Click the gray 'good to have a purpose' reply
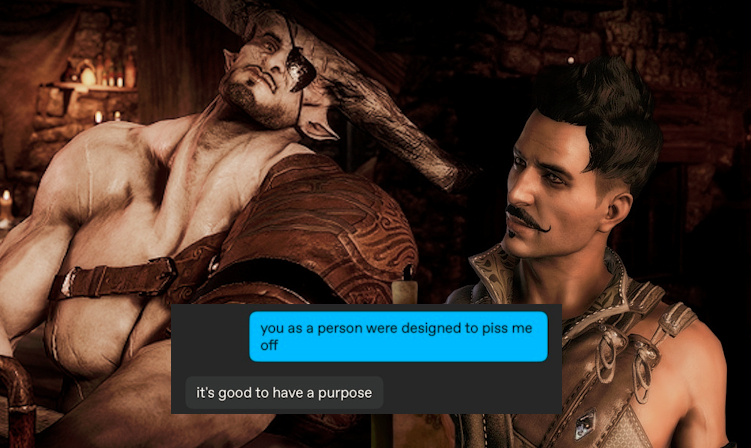 tap(284, 393)
